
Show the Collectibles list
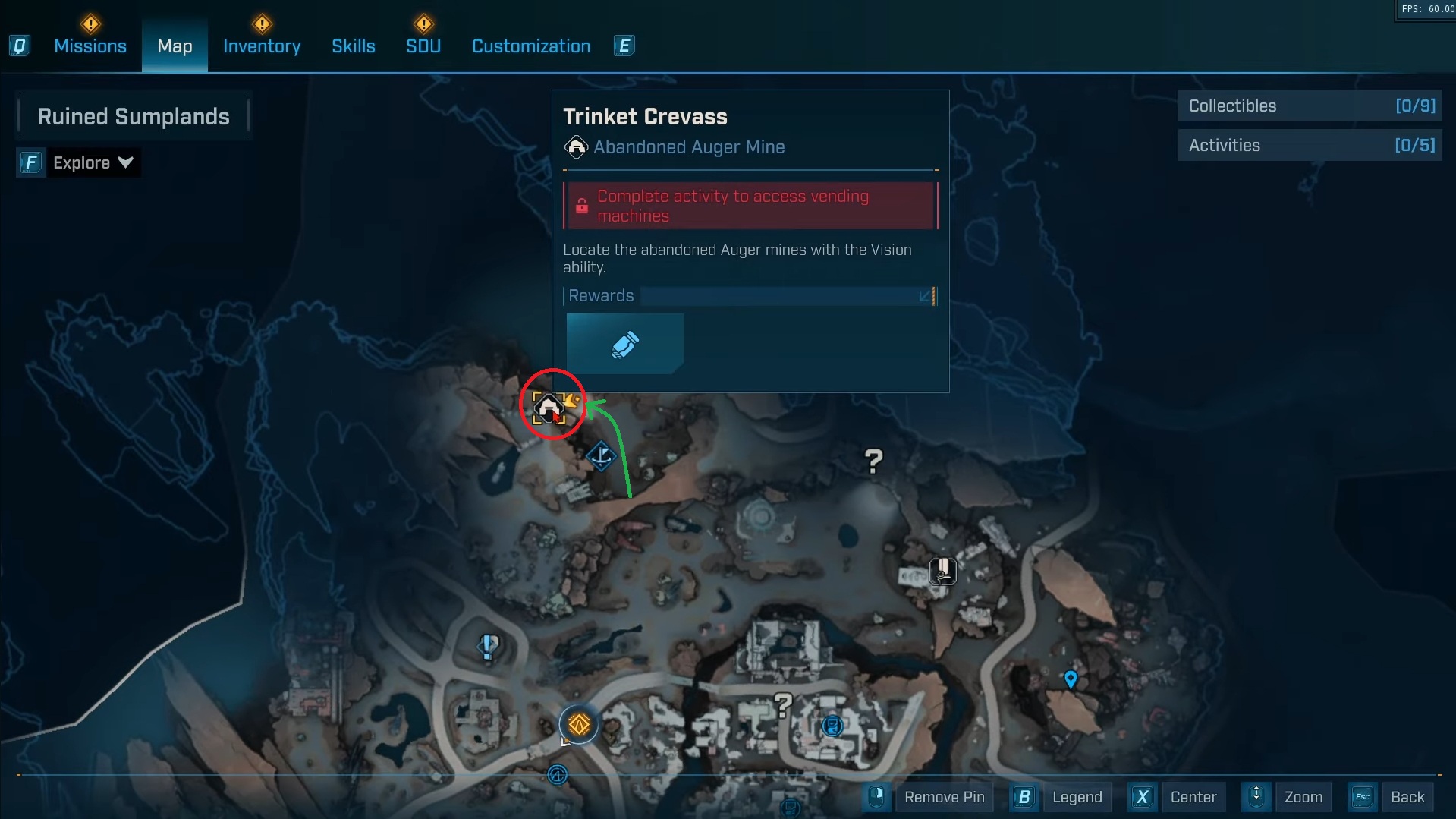pyautogui.click(x=1310, y=106)
